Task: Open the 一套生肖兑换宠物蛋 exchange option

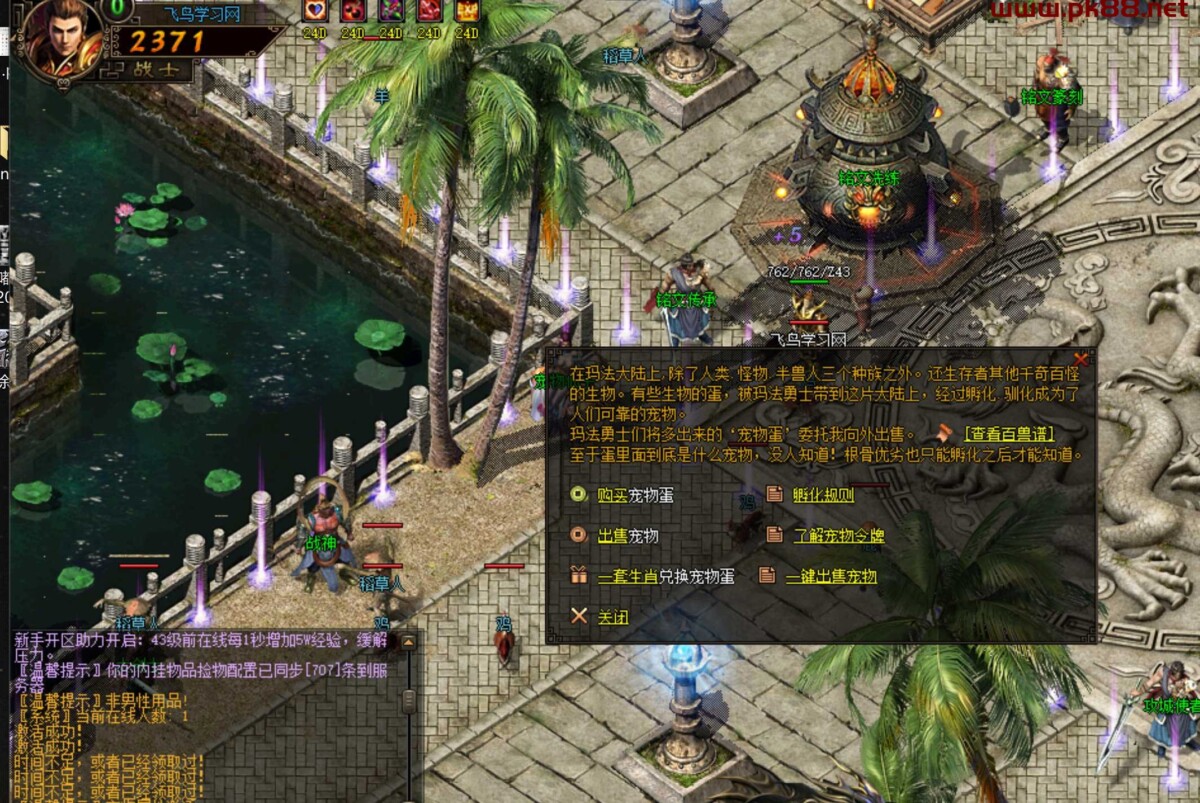Action: [x=665, y=577]
